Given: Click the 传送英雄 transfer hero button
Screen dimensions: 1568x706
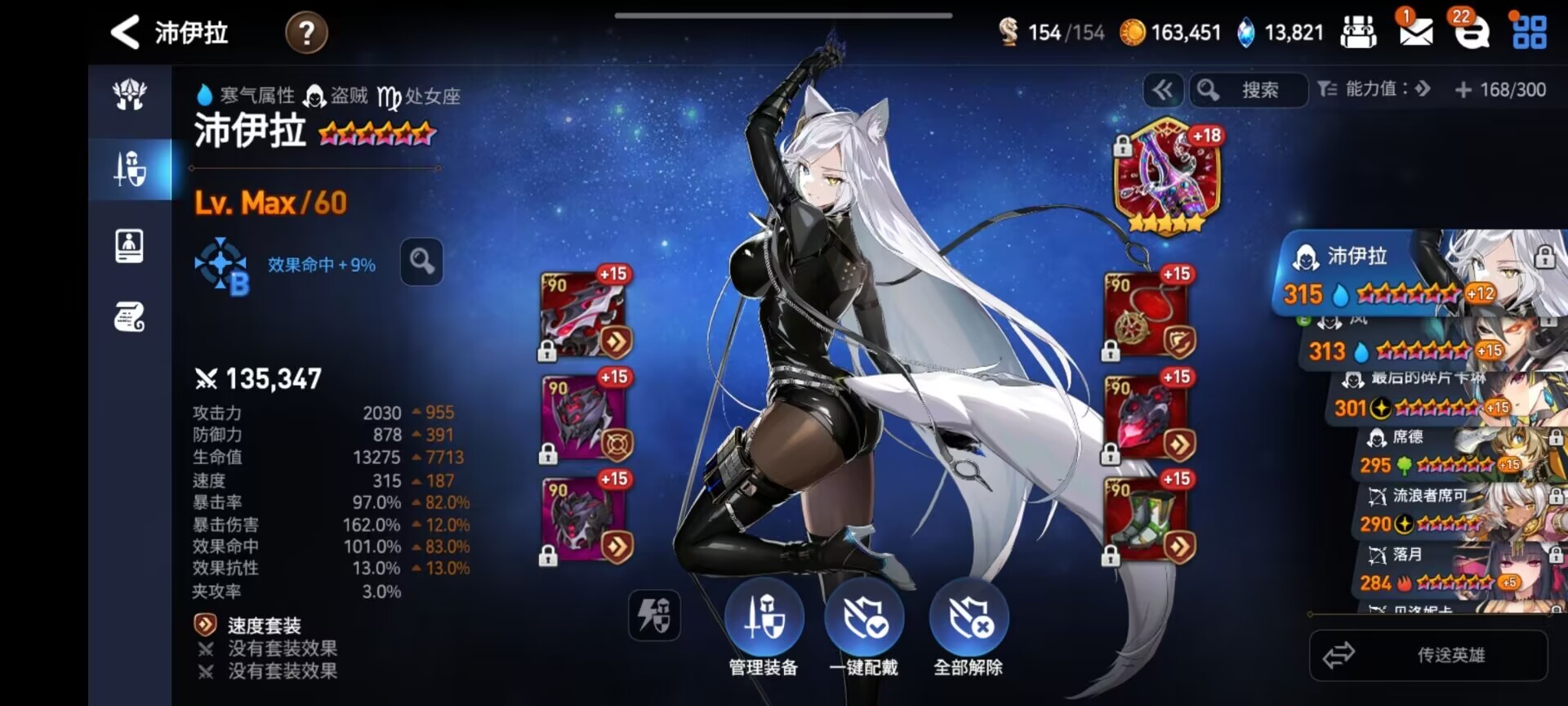Looking at the screenshot, I should (x=1428, y=655).
